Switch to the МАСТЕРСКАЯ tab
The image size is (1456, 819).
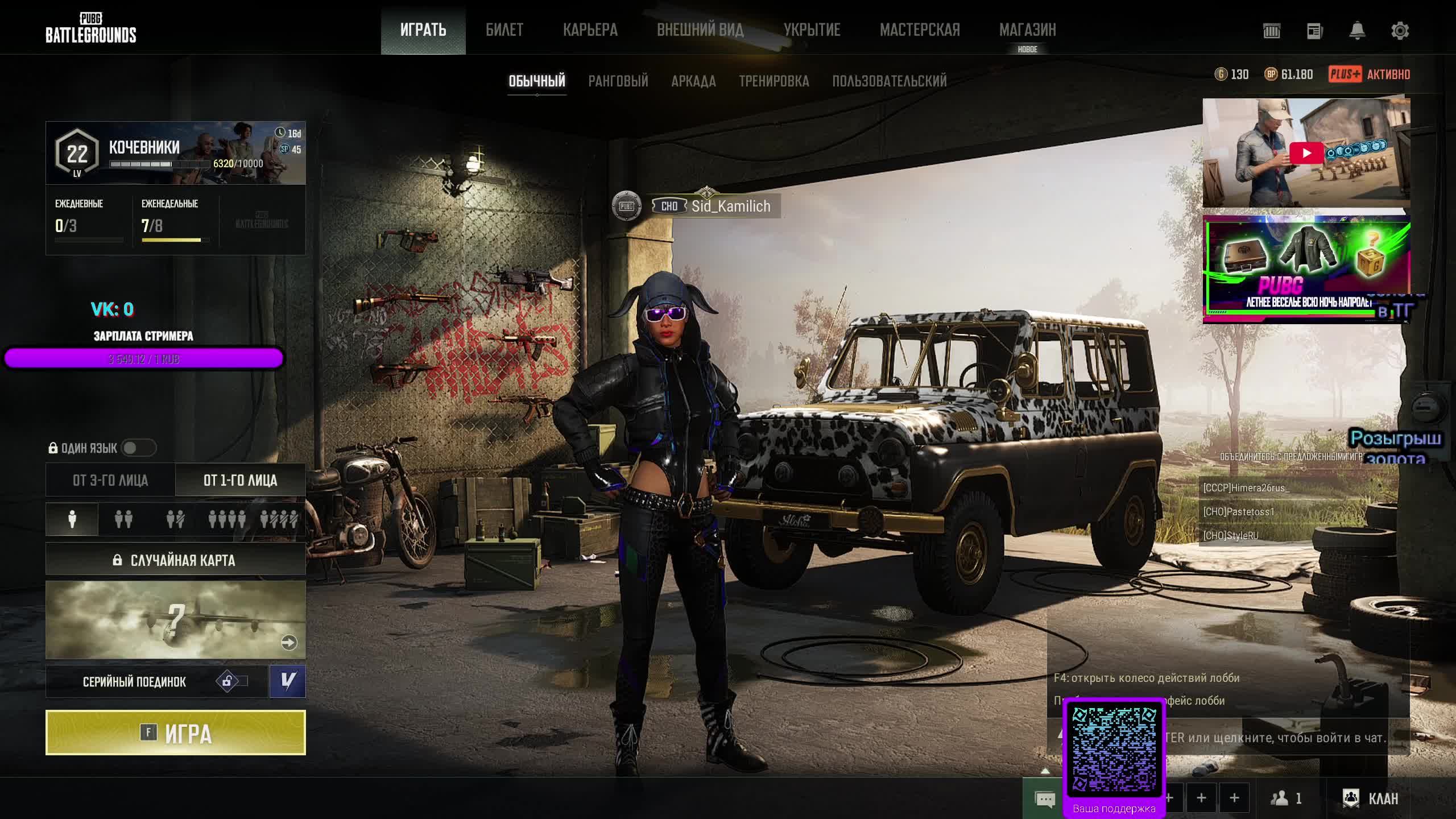tap(920, 30)
